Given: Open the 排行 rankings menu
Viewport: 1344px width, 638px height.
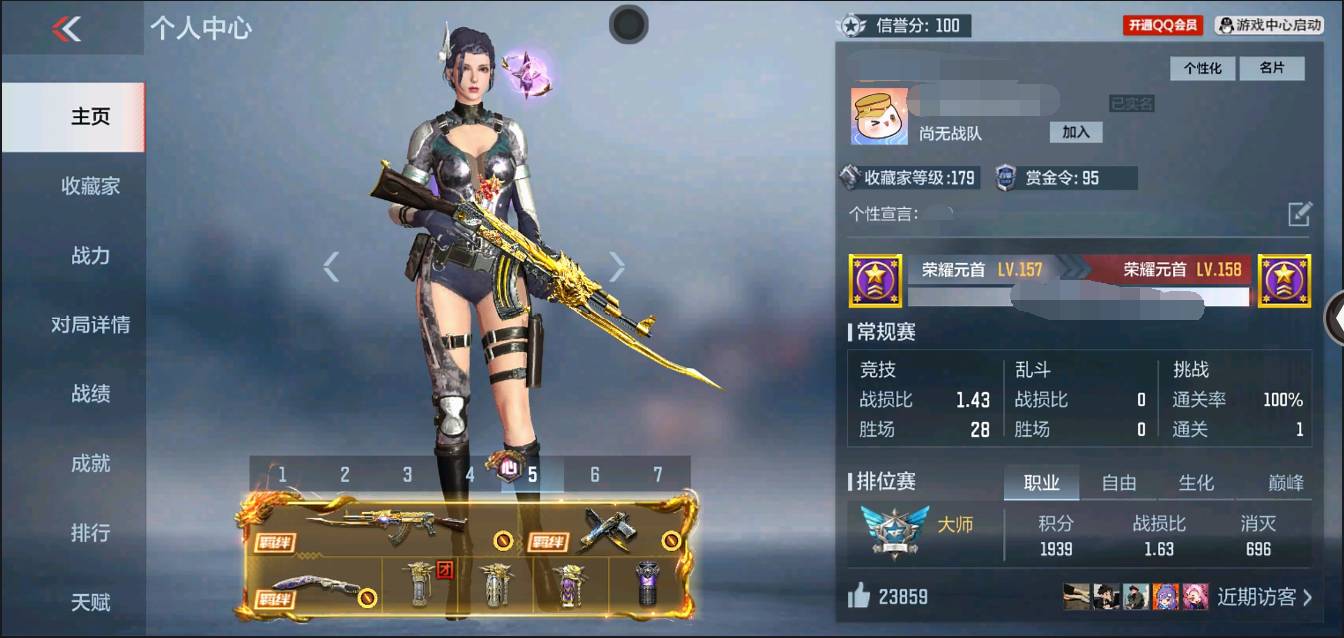Looking at the screenshot, I should click(x=90, y=533).
